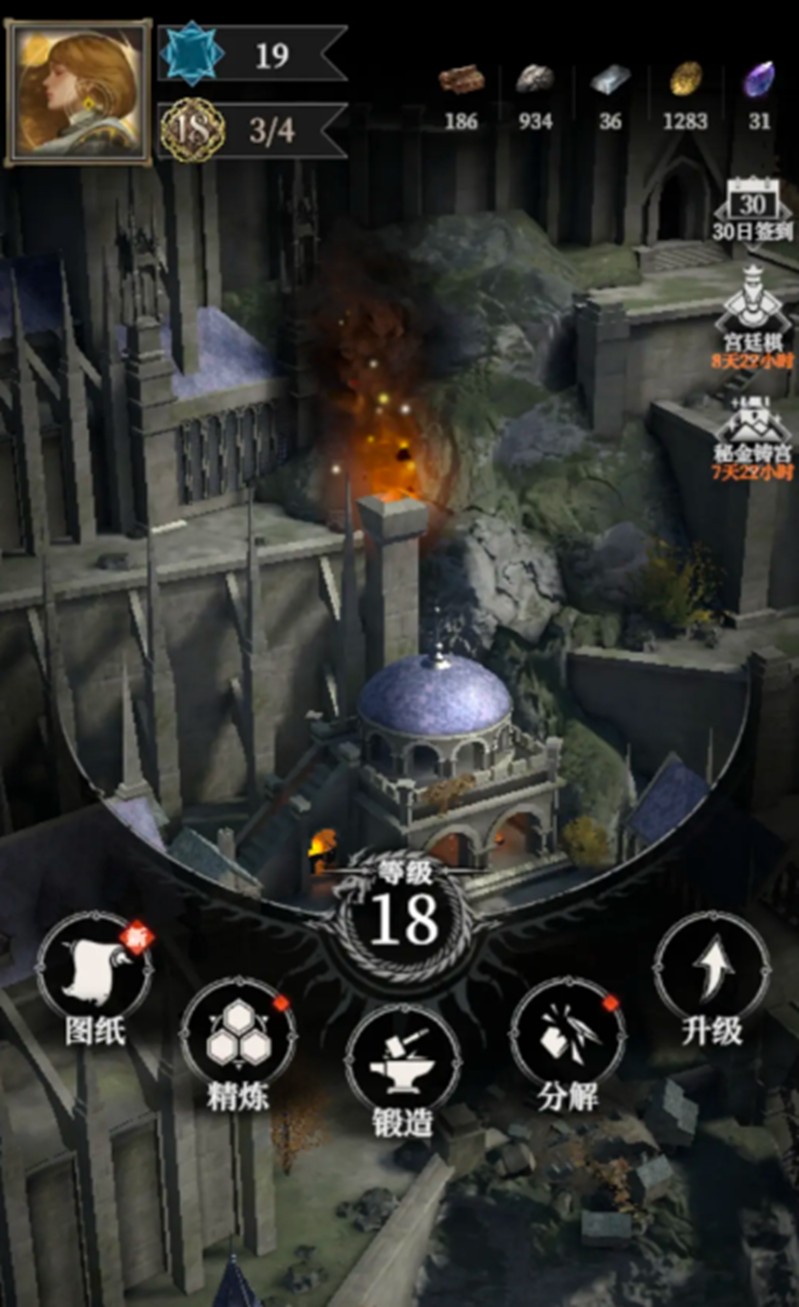Open the player portrait profile
The height and width of the screenshot is (1307, 799).
(x=80, y=92)
